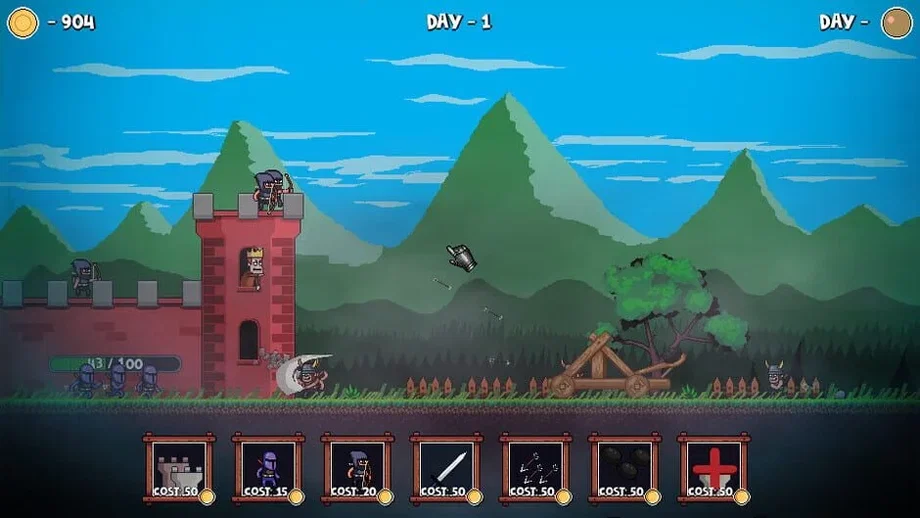Choose the catapult rocks ammo slot
This screenshot has height=518, width=920.
624,468
